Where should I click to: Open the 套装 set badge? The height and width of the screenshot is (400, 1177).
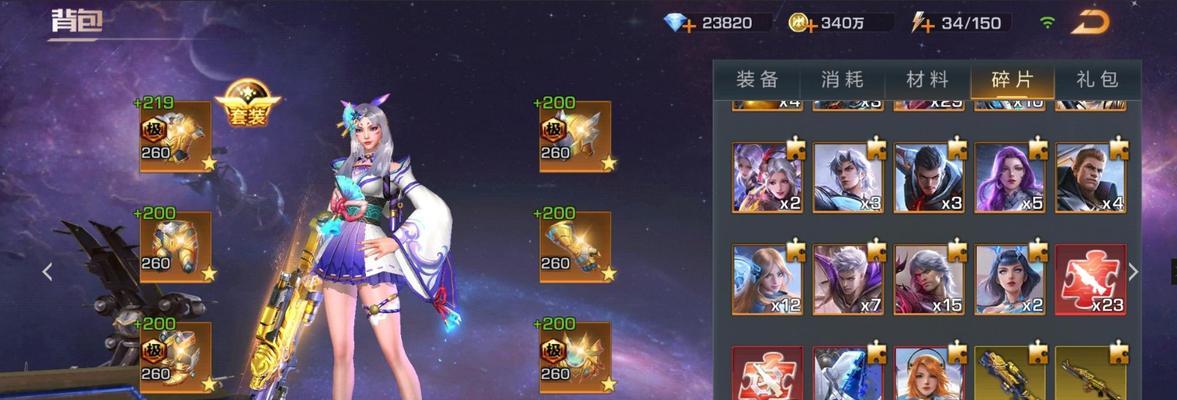247,101
